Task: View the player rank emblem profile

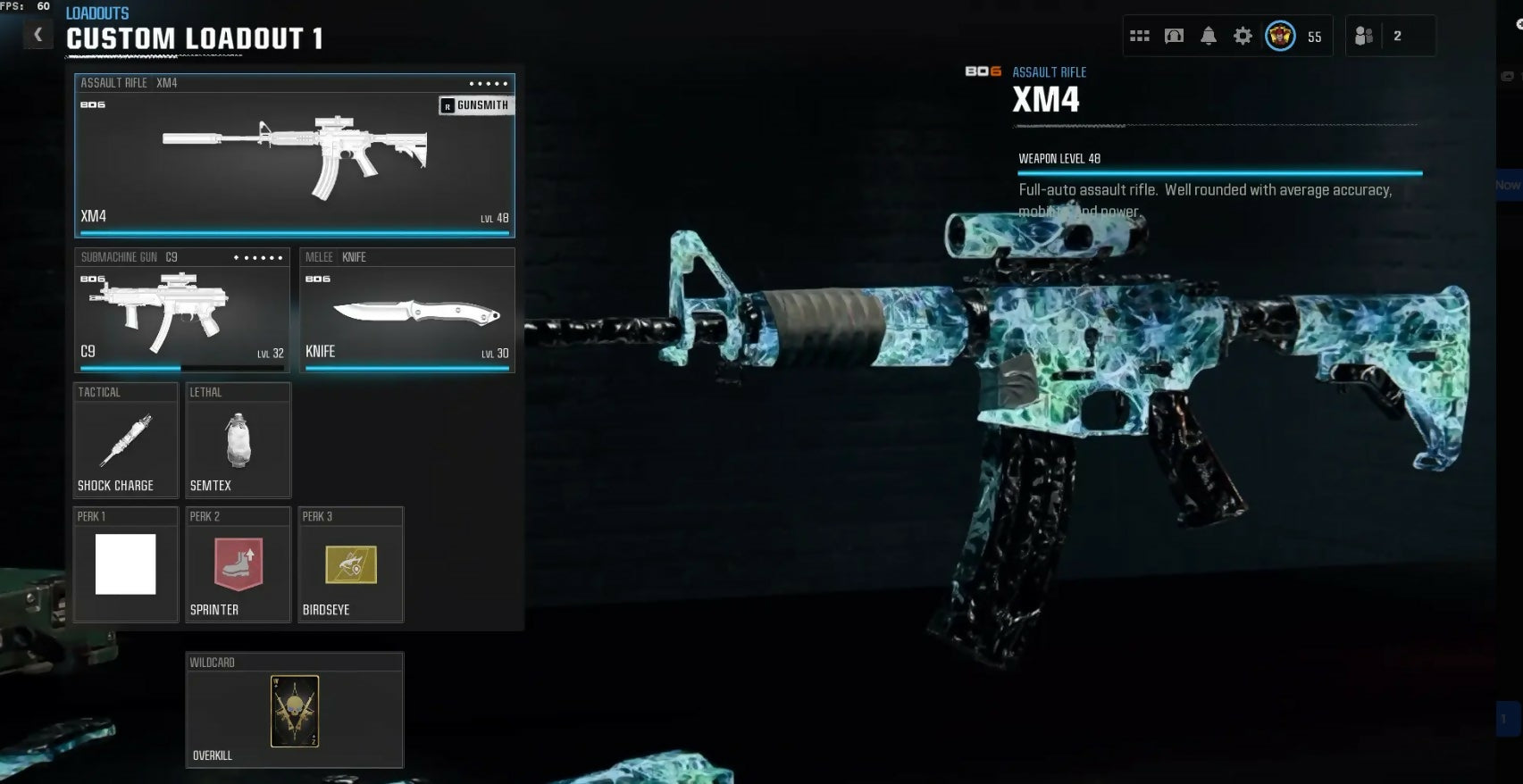Action: (x=1280, y=37)
